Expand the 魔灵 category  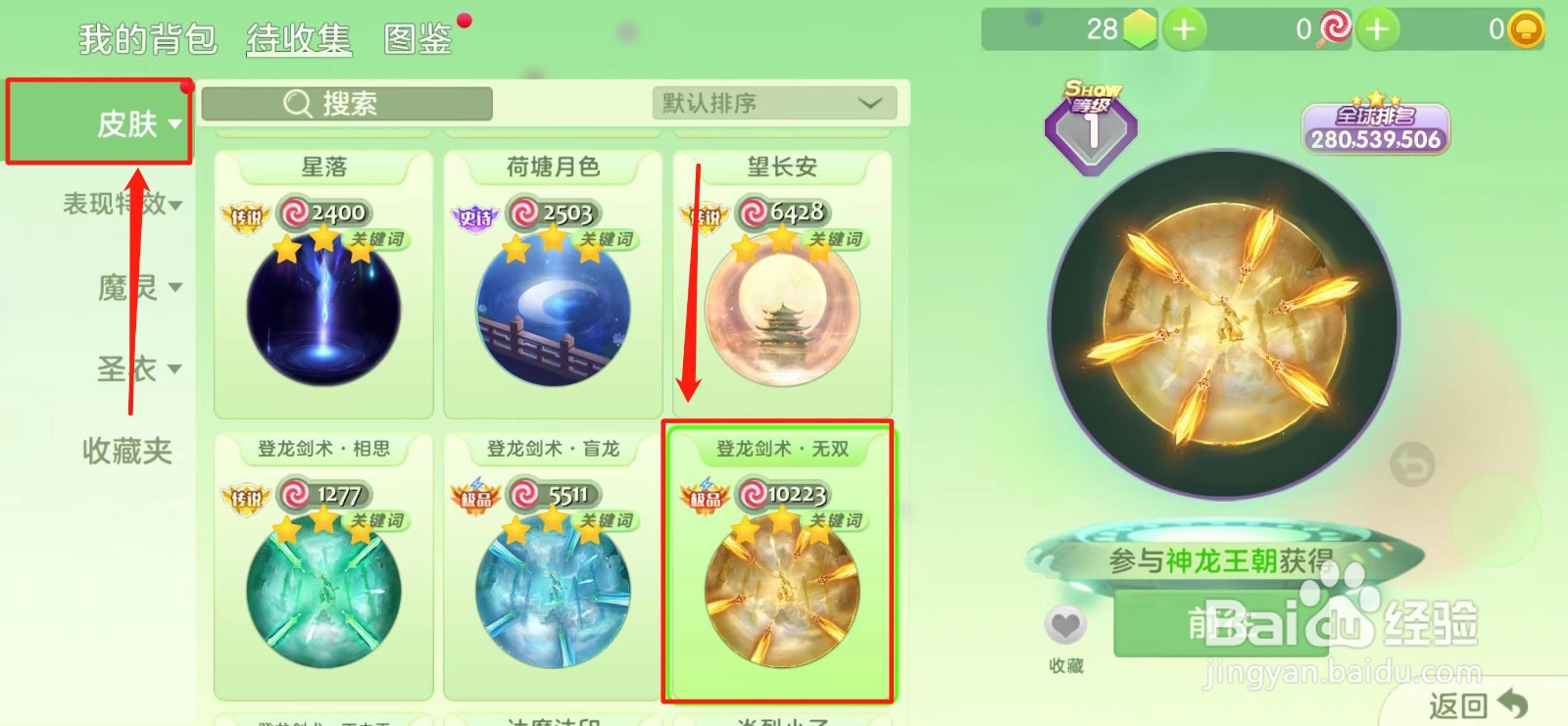pyautogui.click(x=130, y=286)
